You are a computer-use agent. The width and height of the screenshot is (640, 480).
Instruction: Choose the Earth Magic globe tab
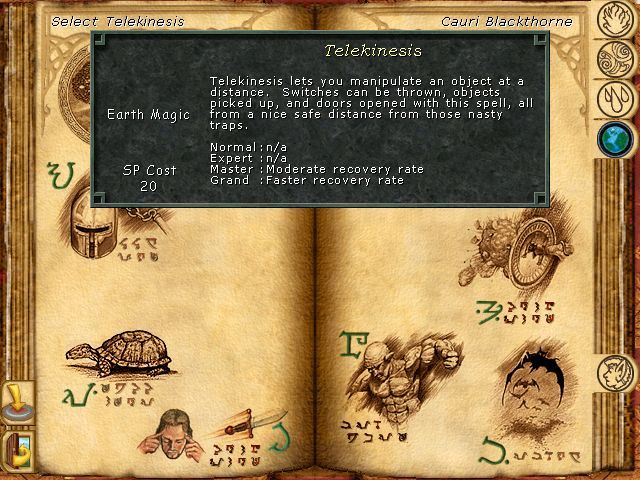point(613,138)
